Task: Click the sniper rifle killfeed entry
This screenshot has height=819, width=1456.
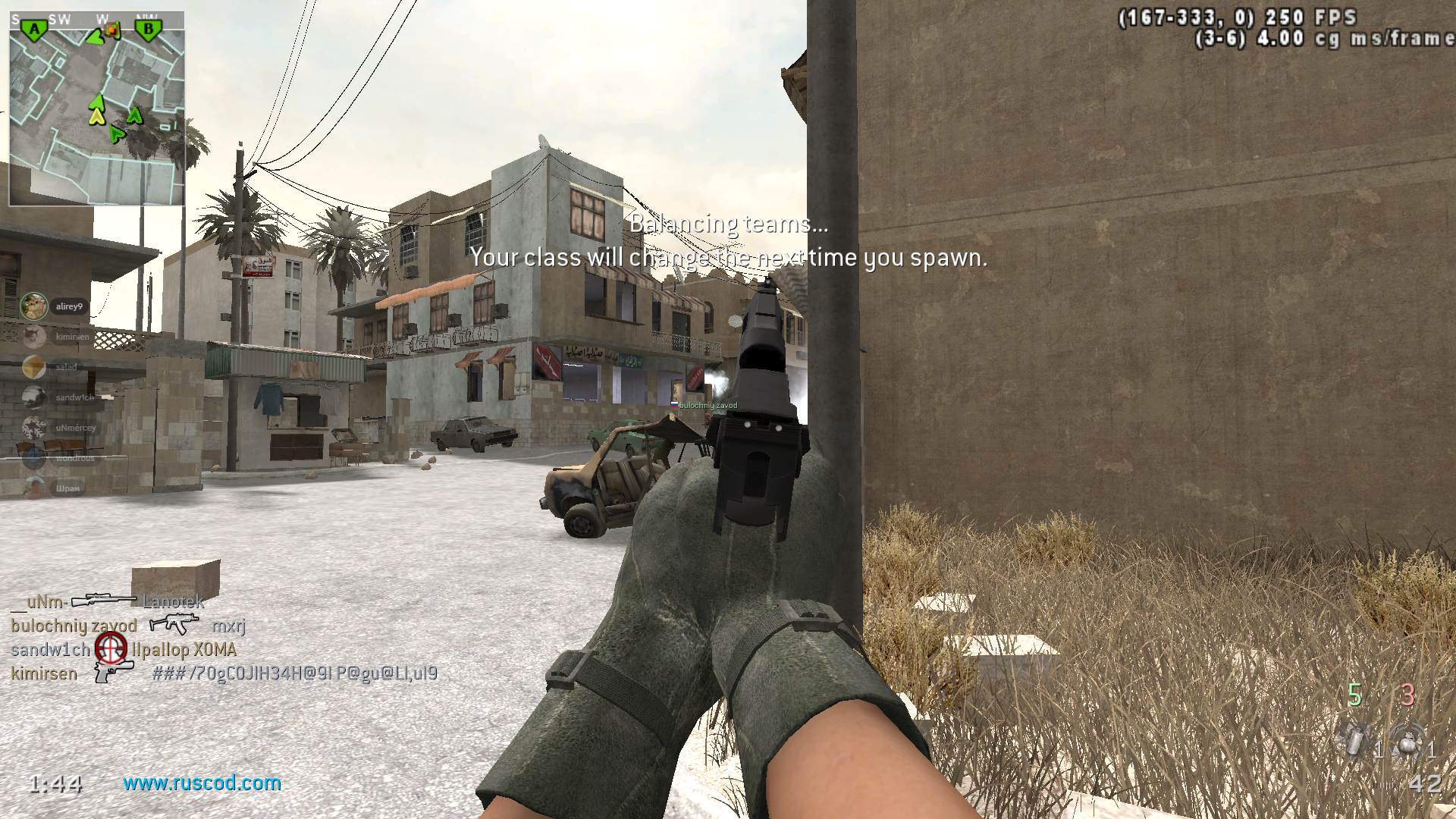Action: (x=104, y=601)
